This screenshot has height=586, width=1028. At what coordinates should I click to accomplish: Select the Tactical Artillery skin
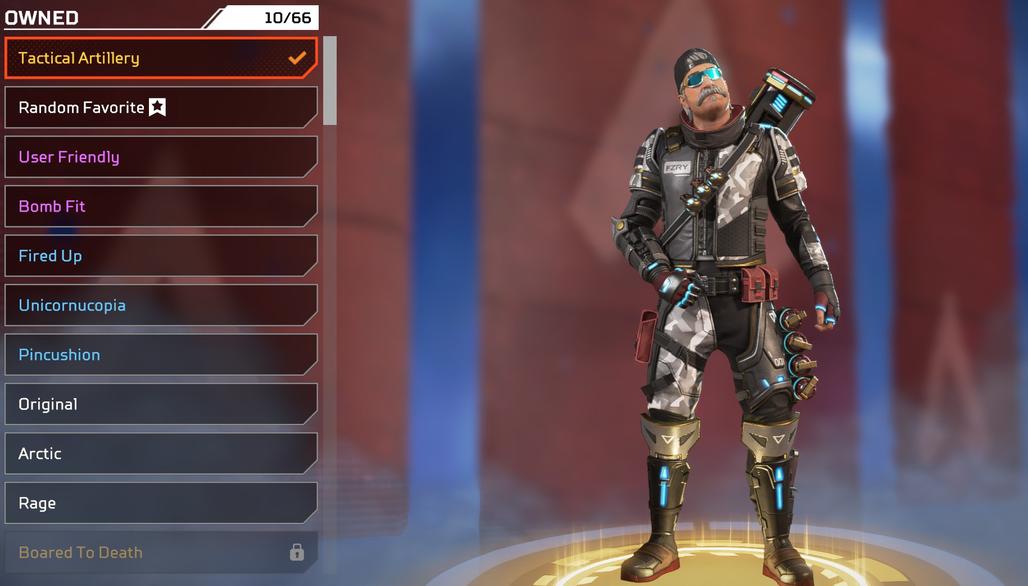pos(160,58)
